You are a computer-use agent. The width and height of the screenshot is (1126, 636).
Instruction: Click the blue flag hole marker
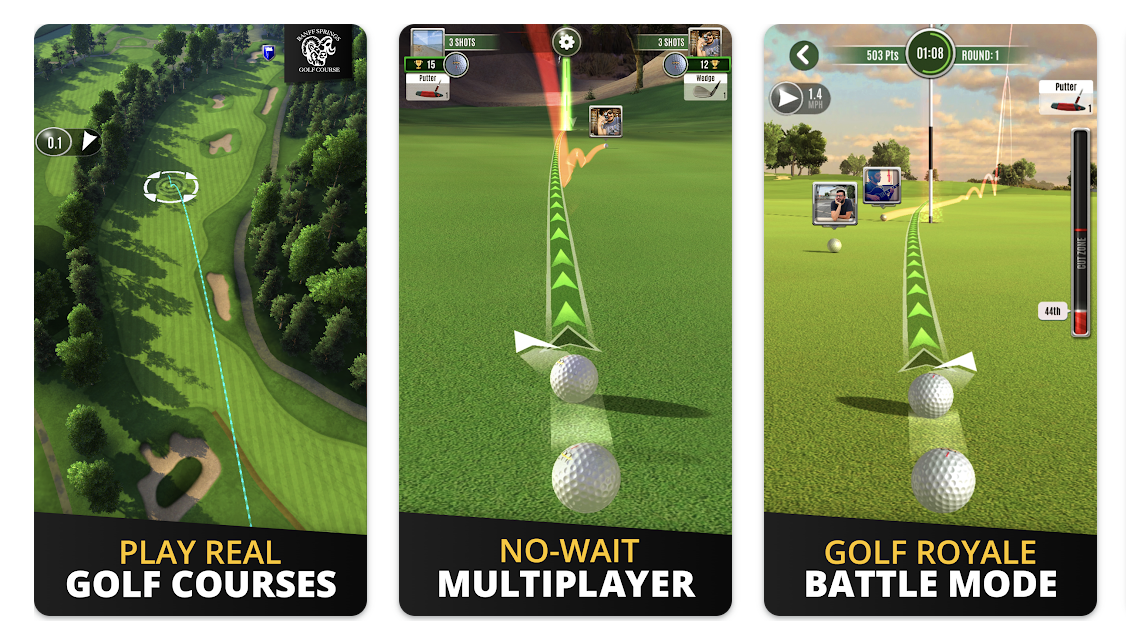click(268, 51)
